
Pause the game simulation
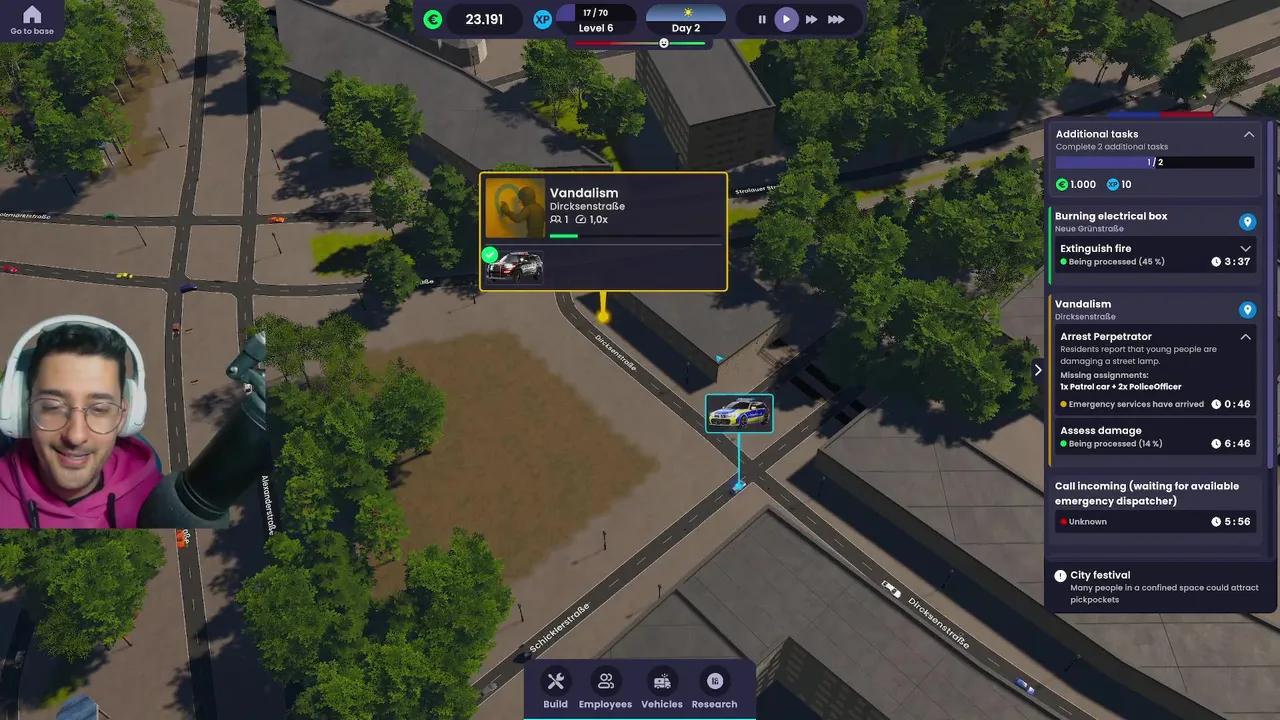pos(762,19)
